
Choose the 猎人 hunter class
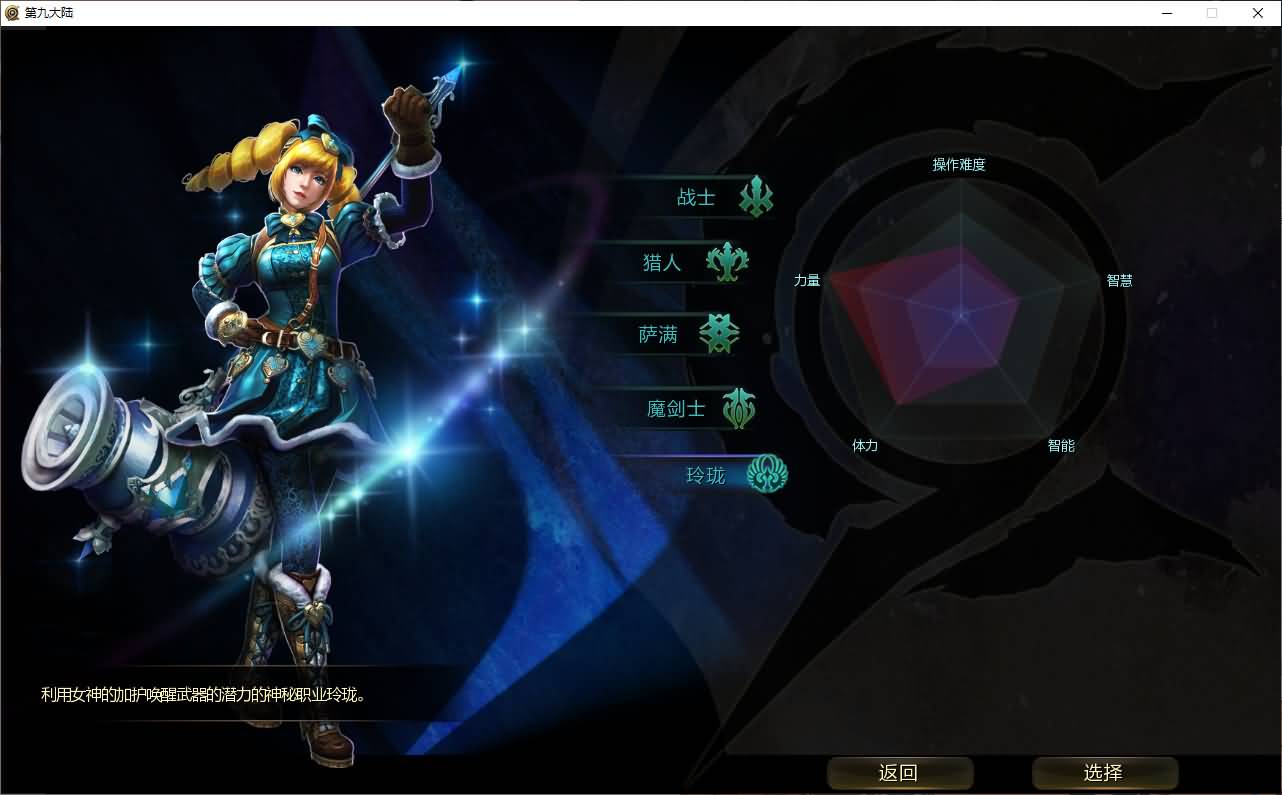[663, 263]
